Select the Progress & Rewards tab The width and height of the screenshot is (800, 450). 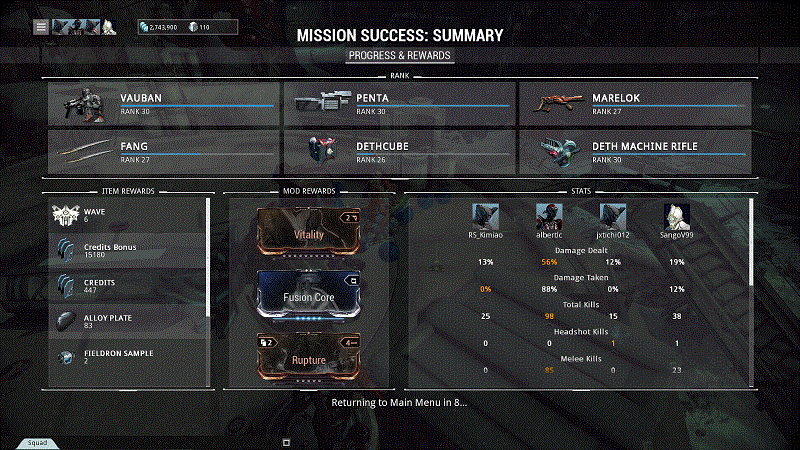coord(400,55)
